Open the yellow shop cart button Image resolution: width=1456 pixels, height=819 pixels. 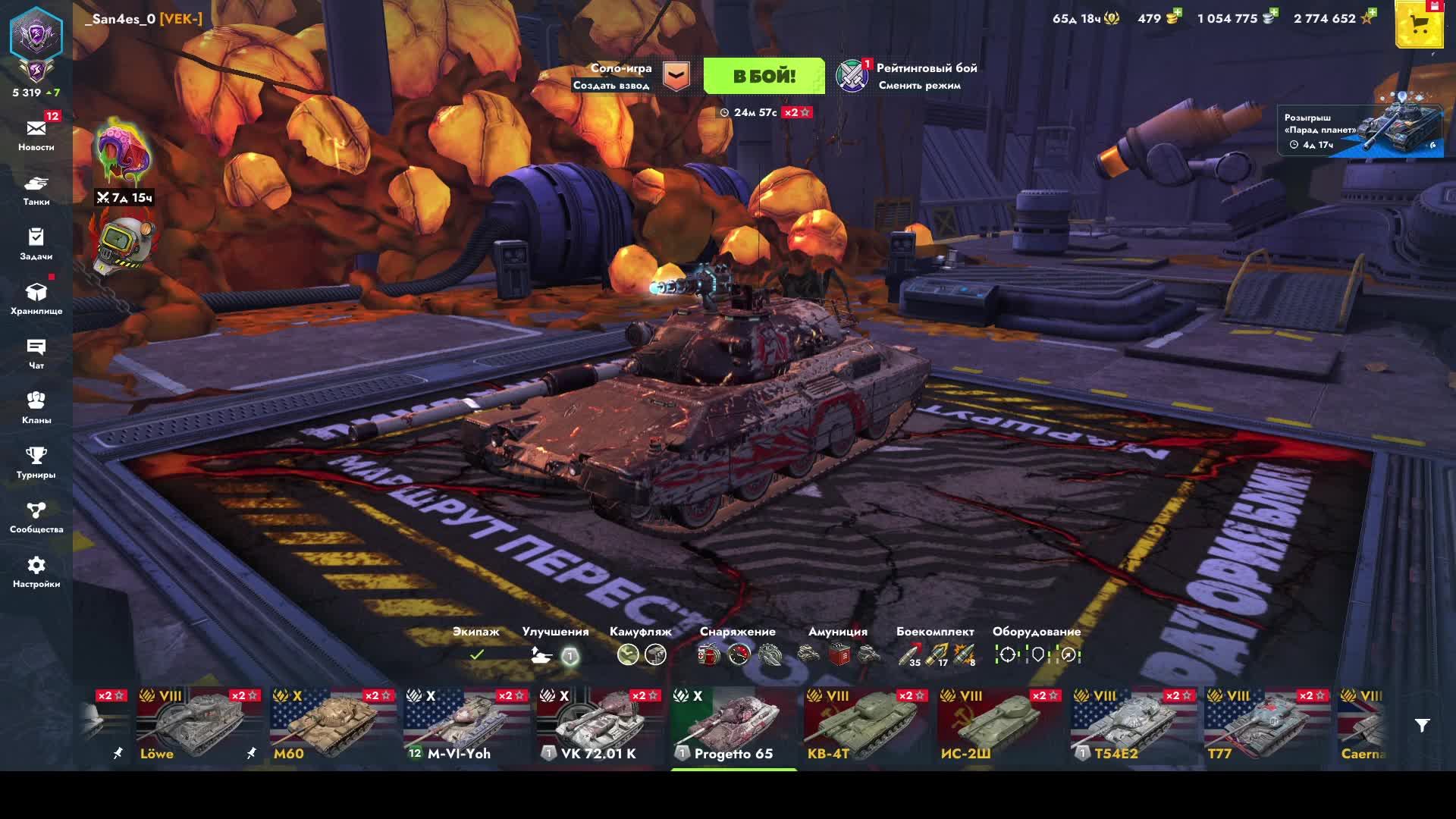[x=1419, y=26]
